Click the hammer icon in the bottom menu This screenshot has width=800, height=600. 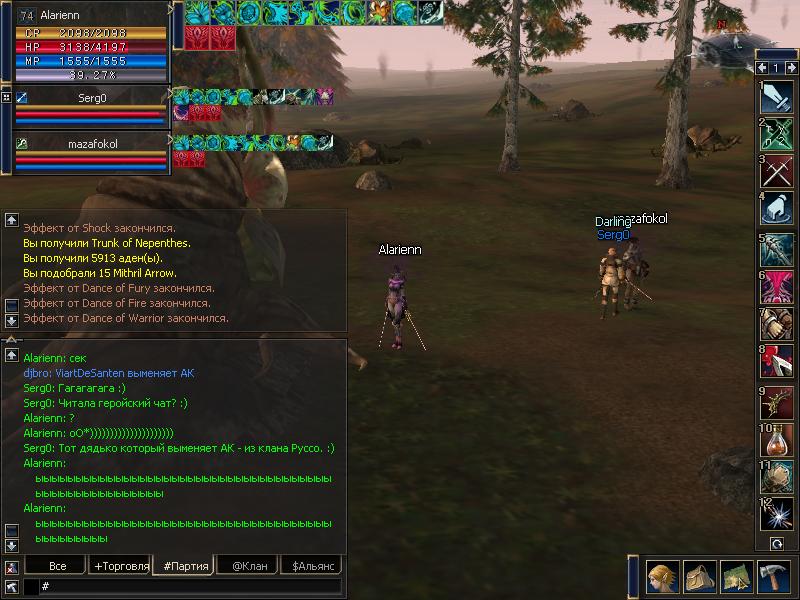(x=773, y=577)
